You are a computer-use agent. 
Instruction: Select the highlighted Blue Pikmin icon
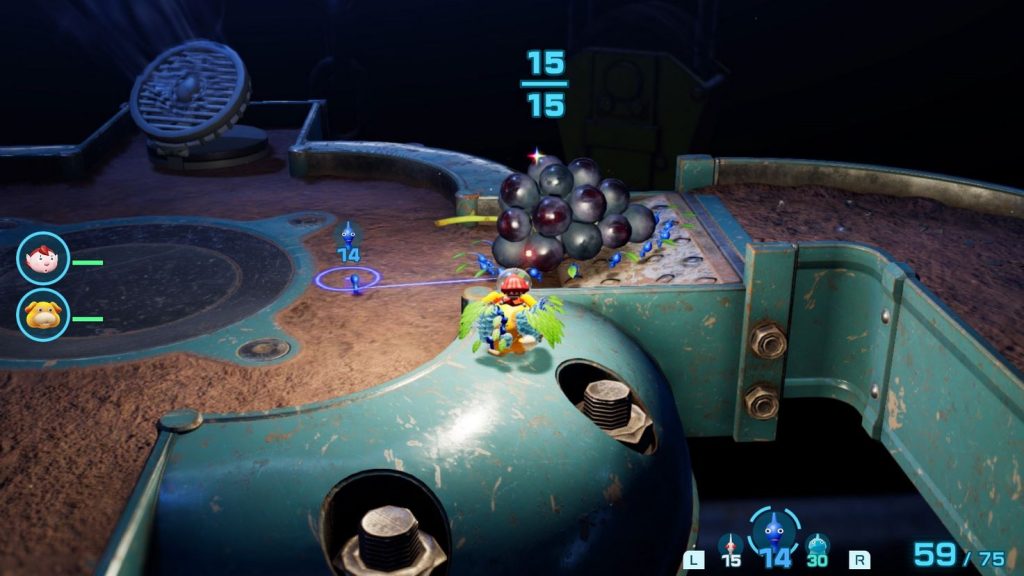click(774, 530)
